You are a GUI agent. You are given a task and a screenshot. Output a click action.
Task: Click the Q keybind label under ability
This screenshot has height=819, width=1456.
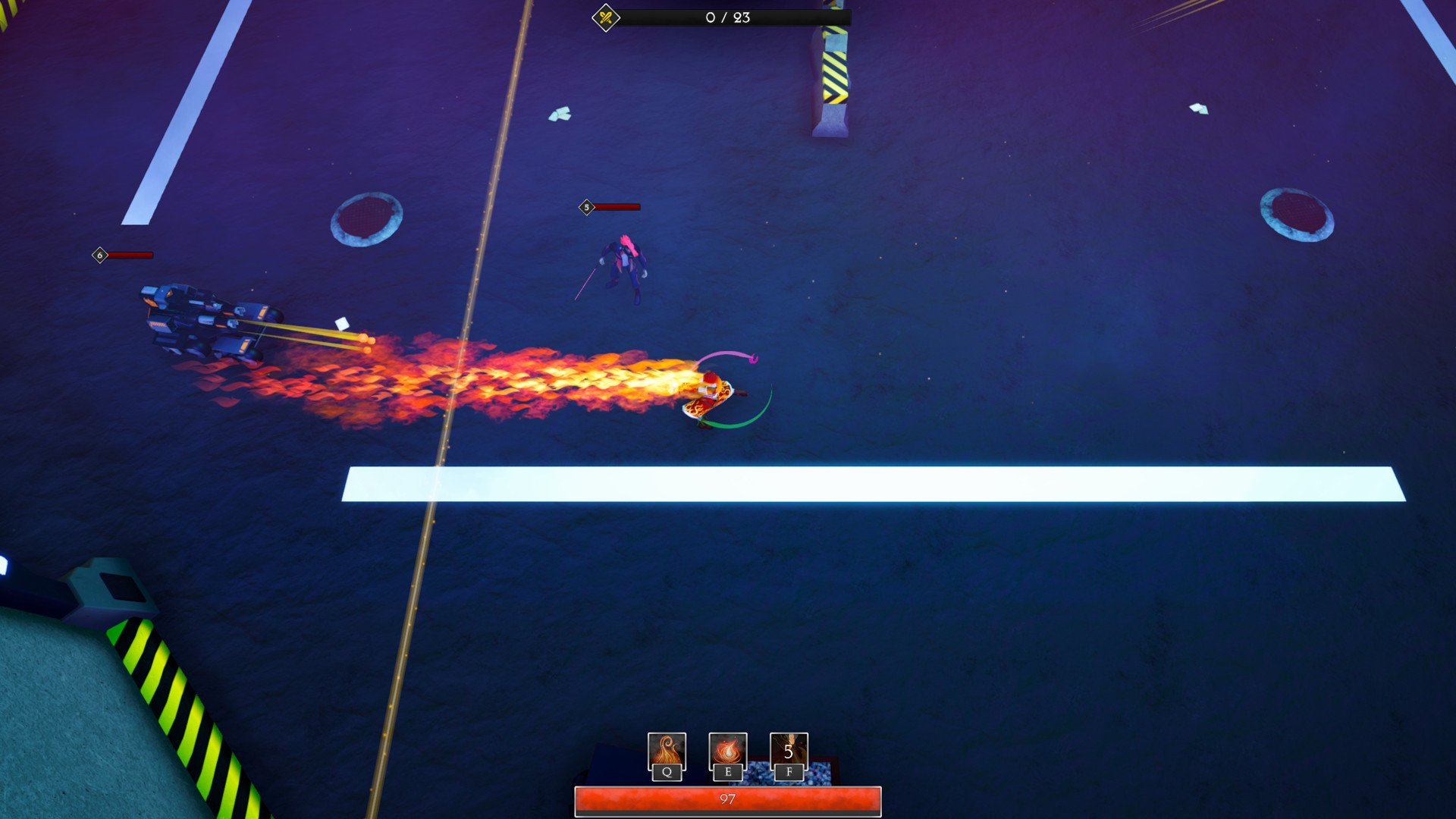click(x=666, y=773)
